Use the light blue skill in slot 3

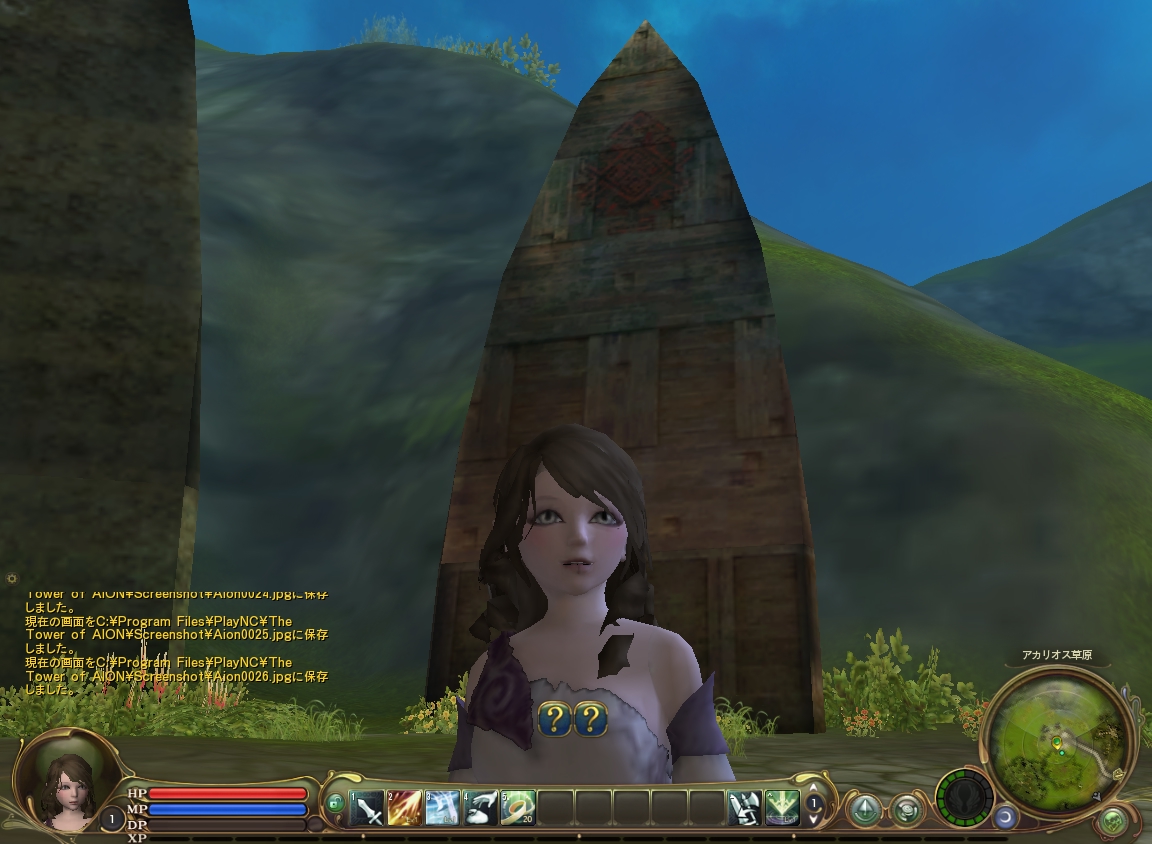tap(442, 807)
